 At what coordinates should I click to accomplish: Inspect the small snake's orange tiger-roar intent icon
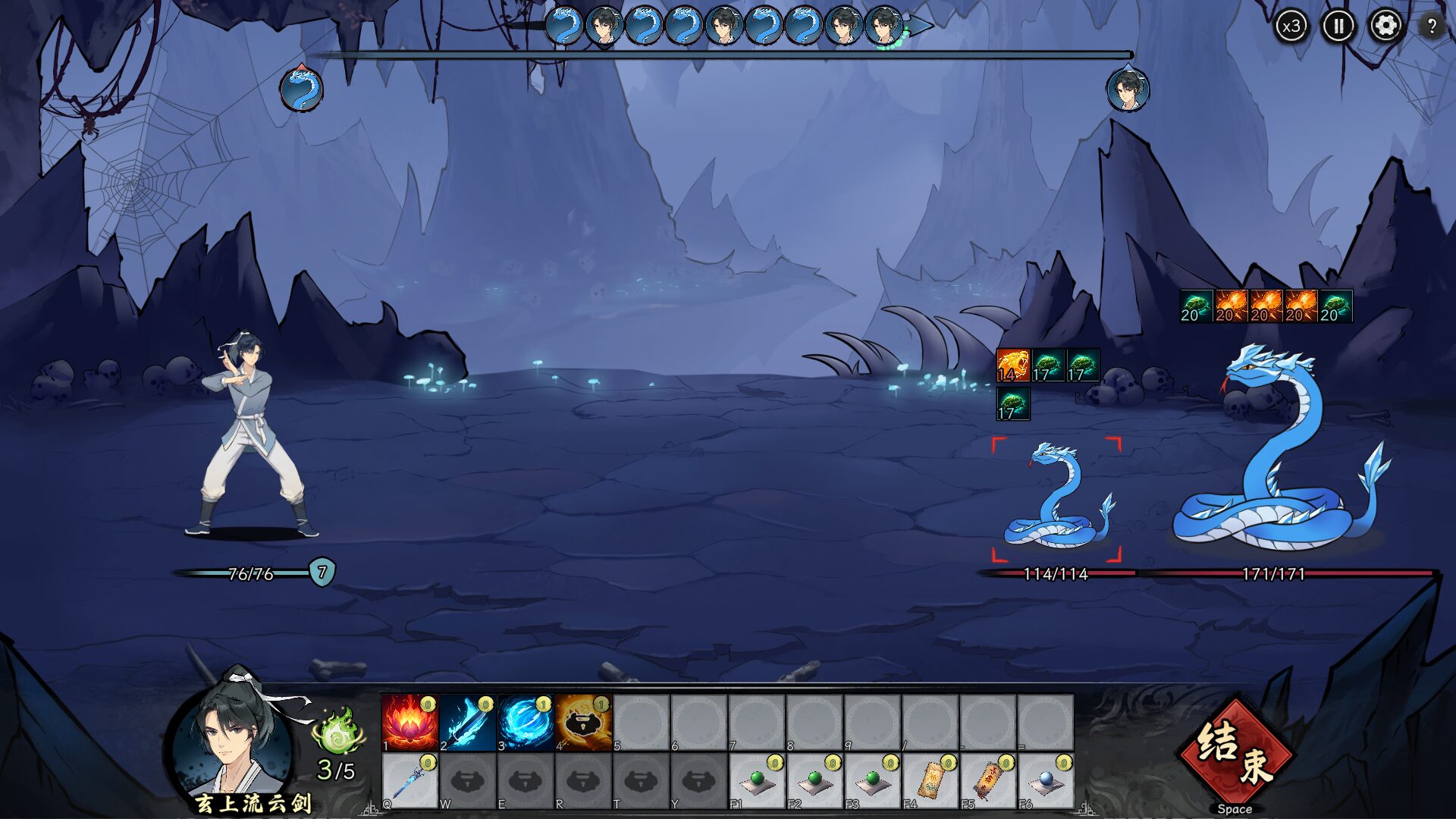(1012, 366)
